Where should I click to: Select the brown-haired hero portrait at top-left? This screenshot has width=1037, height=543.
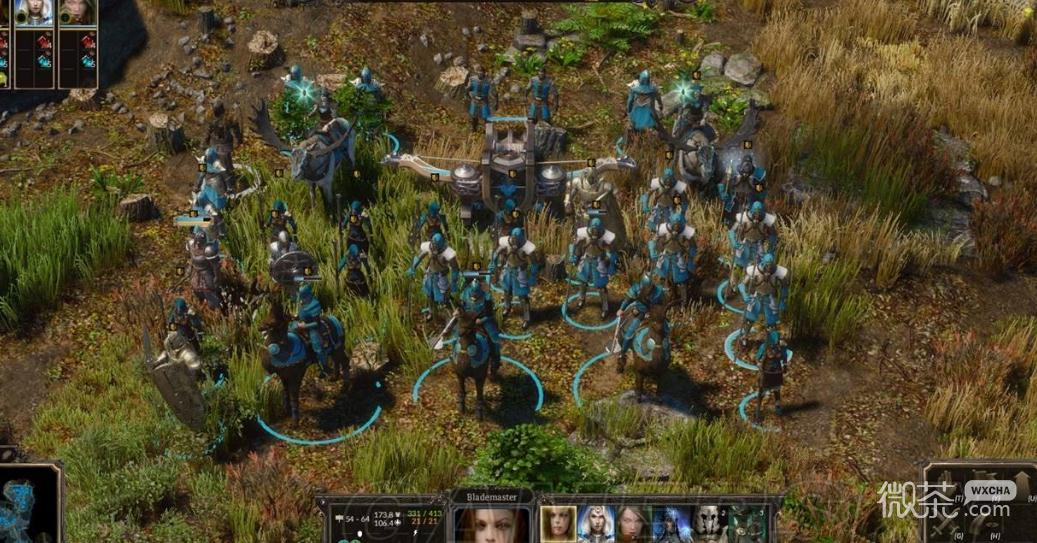[x=78, y=12]
